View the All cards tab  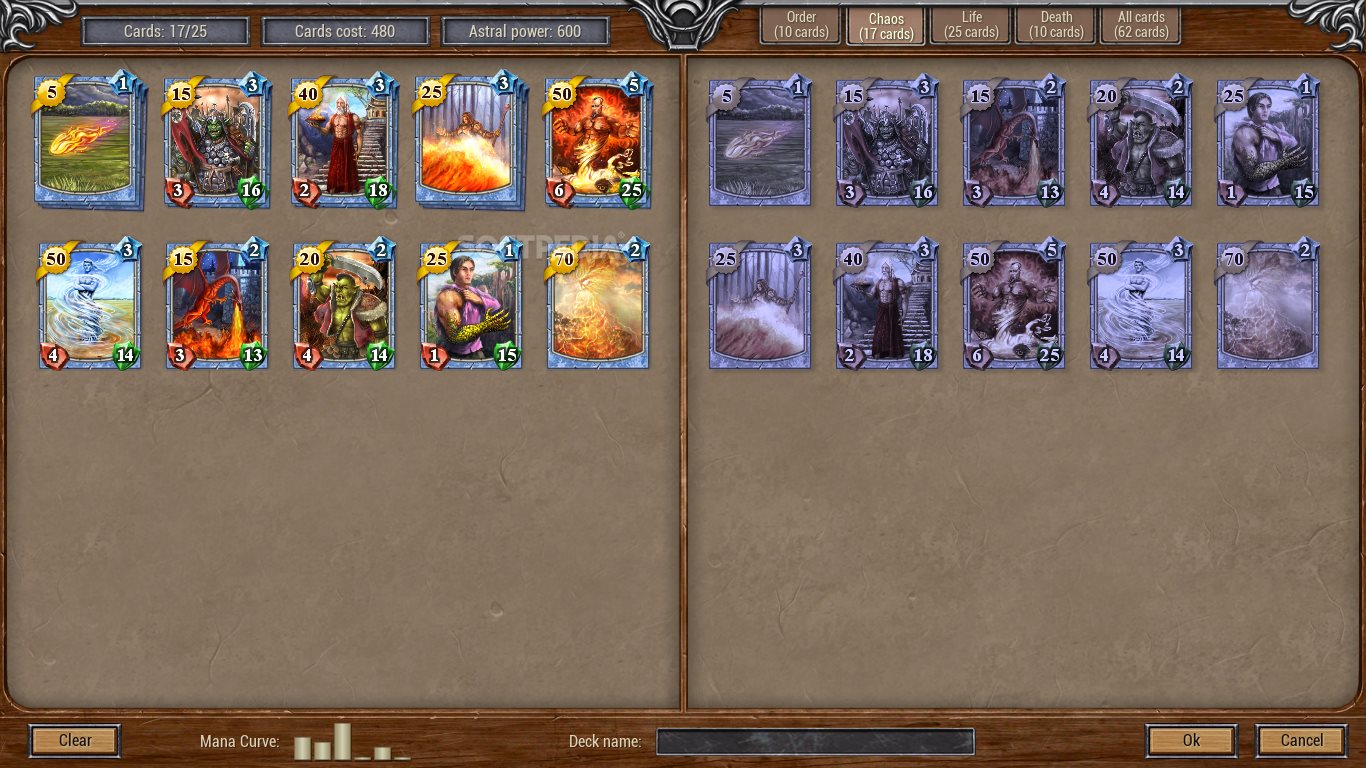[x=1141, y=25]
